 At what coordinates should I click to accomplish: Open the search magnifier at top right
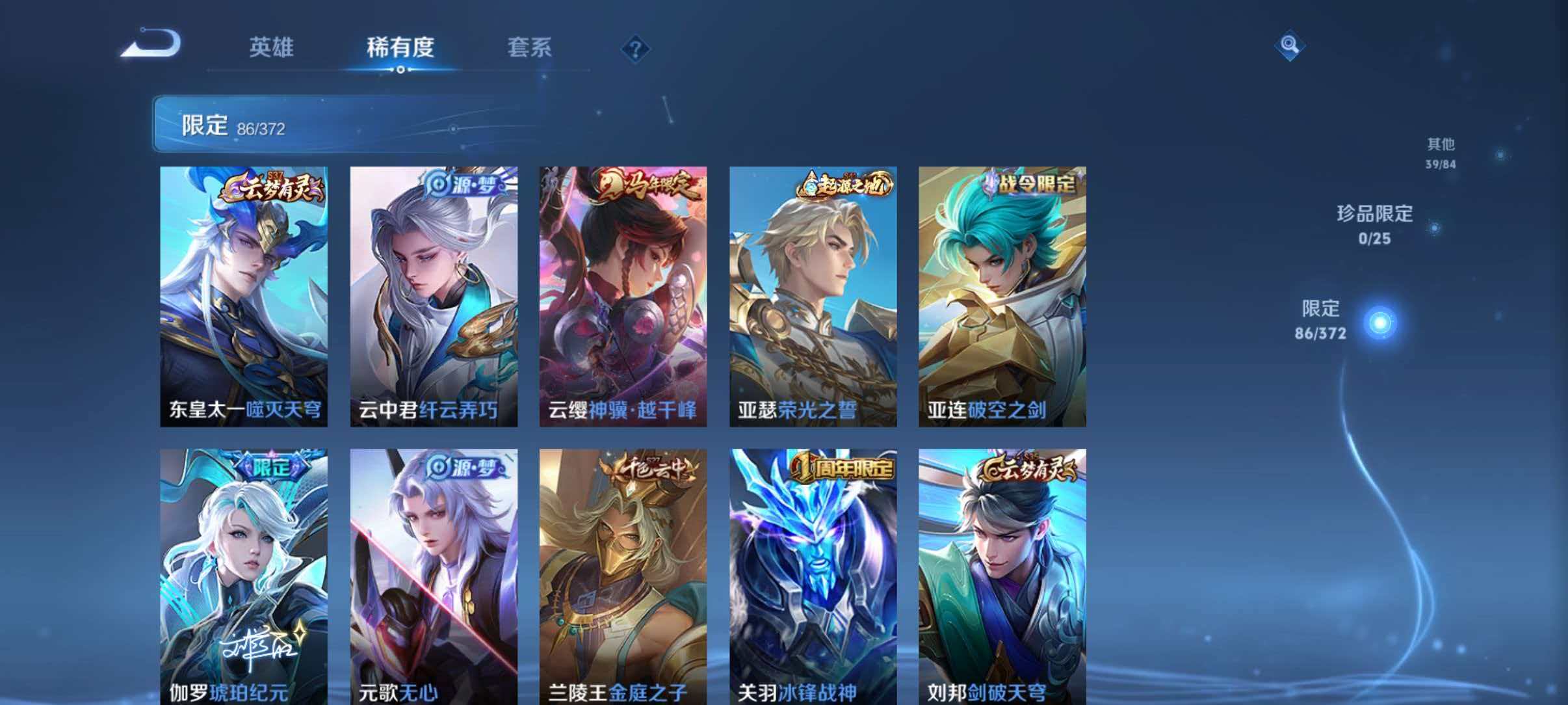click(x=1290, y=46)
